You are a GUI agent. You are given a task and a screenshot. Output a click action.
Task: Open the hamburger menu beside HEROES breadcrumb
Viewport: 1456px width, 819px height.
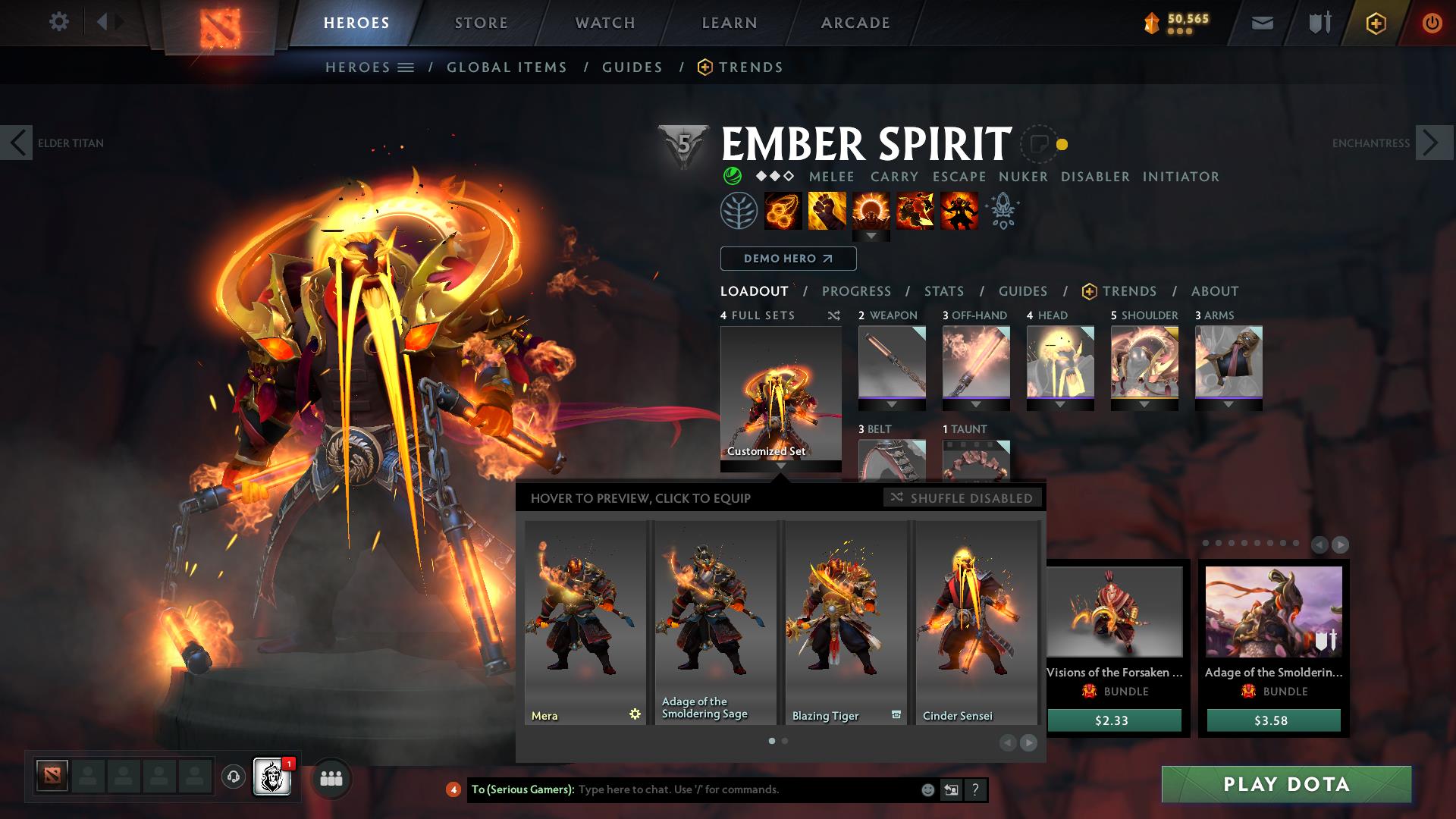coord(407,67)
